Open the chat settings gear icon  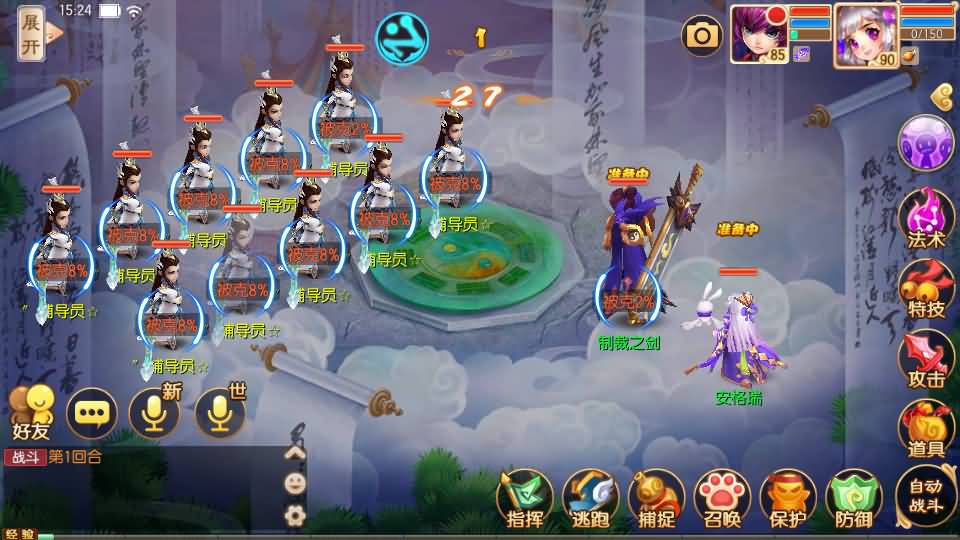(295, 515)
